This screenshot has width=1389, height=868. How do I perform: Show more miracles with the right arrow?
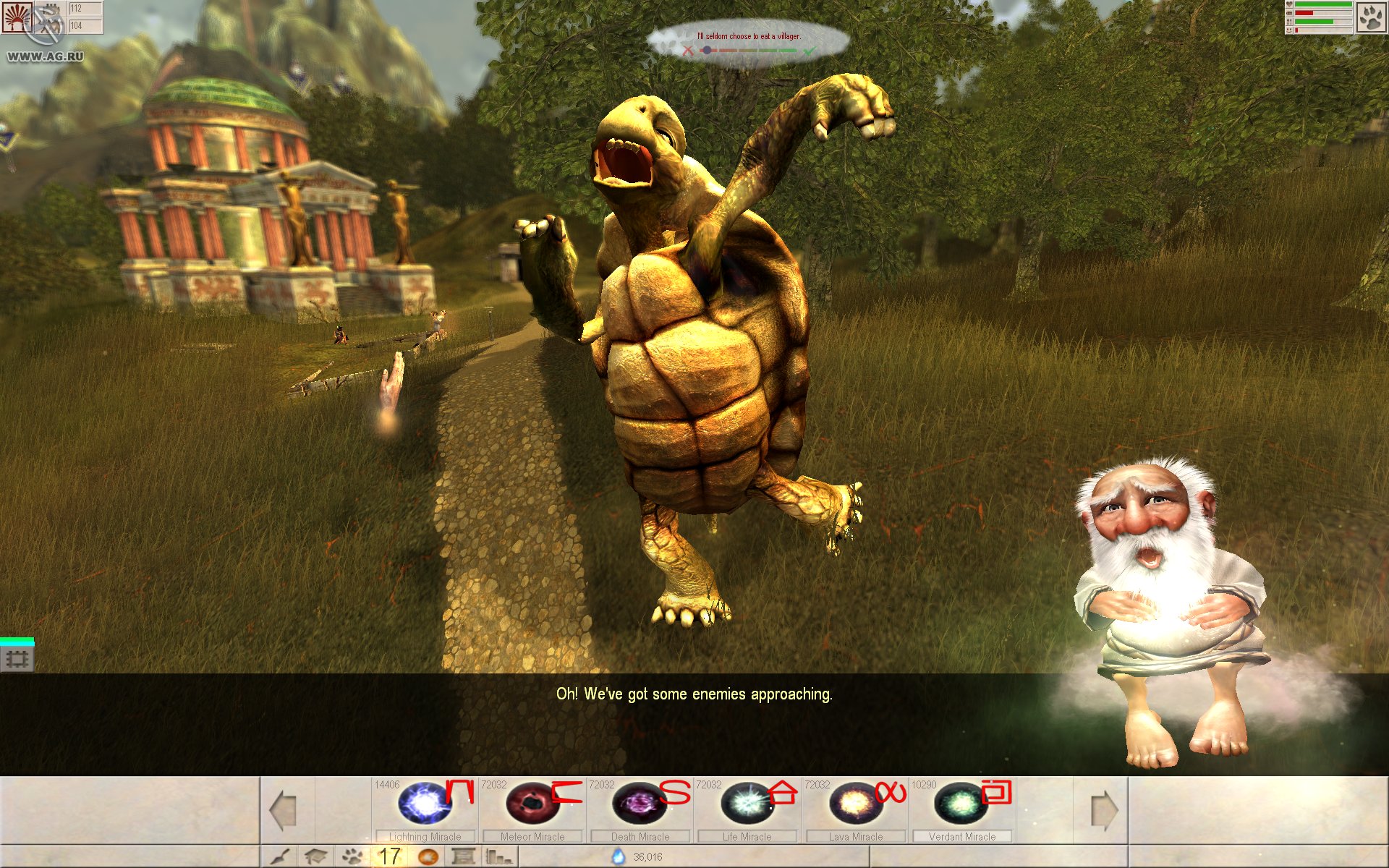(1104, 809)
